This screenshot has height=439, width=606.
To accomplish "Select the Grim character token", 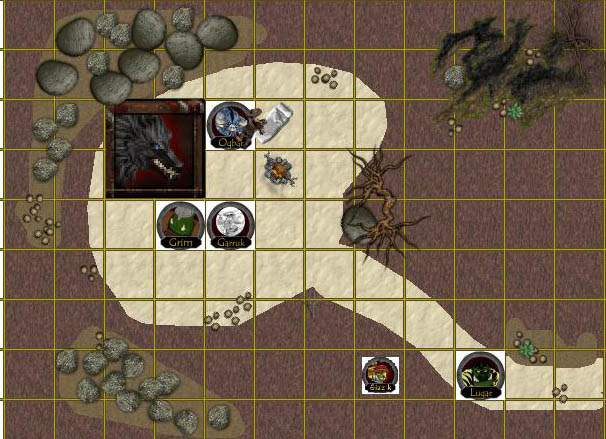I will 181,224.
